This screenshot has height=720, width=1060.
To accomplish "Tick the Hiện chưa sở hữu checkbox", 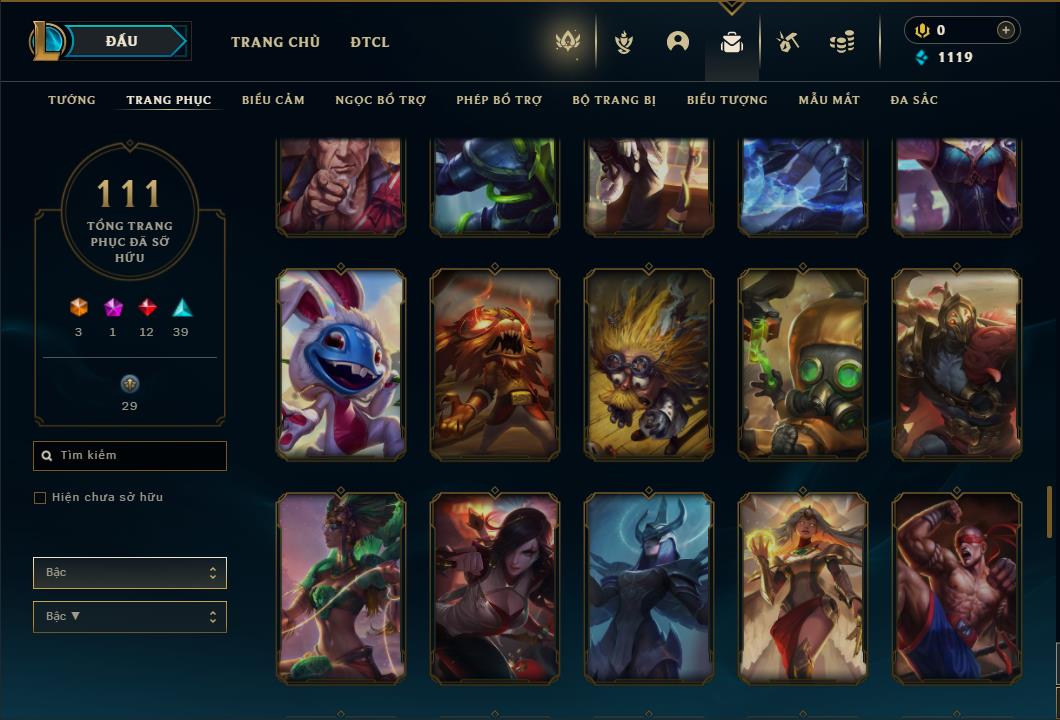I will pyautogui.click(x=40, y=498).
